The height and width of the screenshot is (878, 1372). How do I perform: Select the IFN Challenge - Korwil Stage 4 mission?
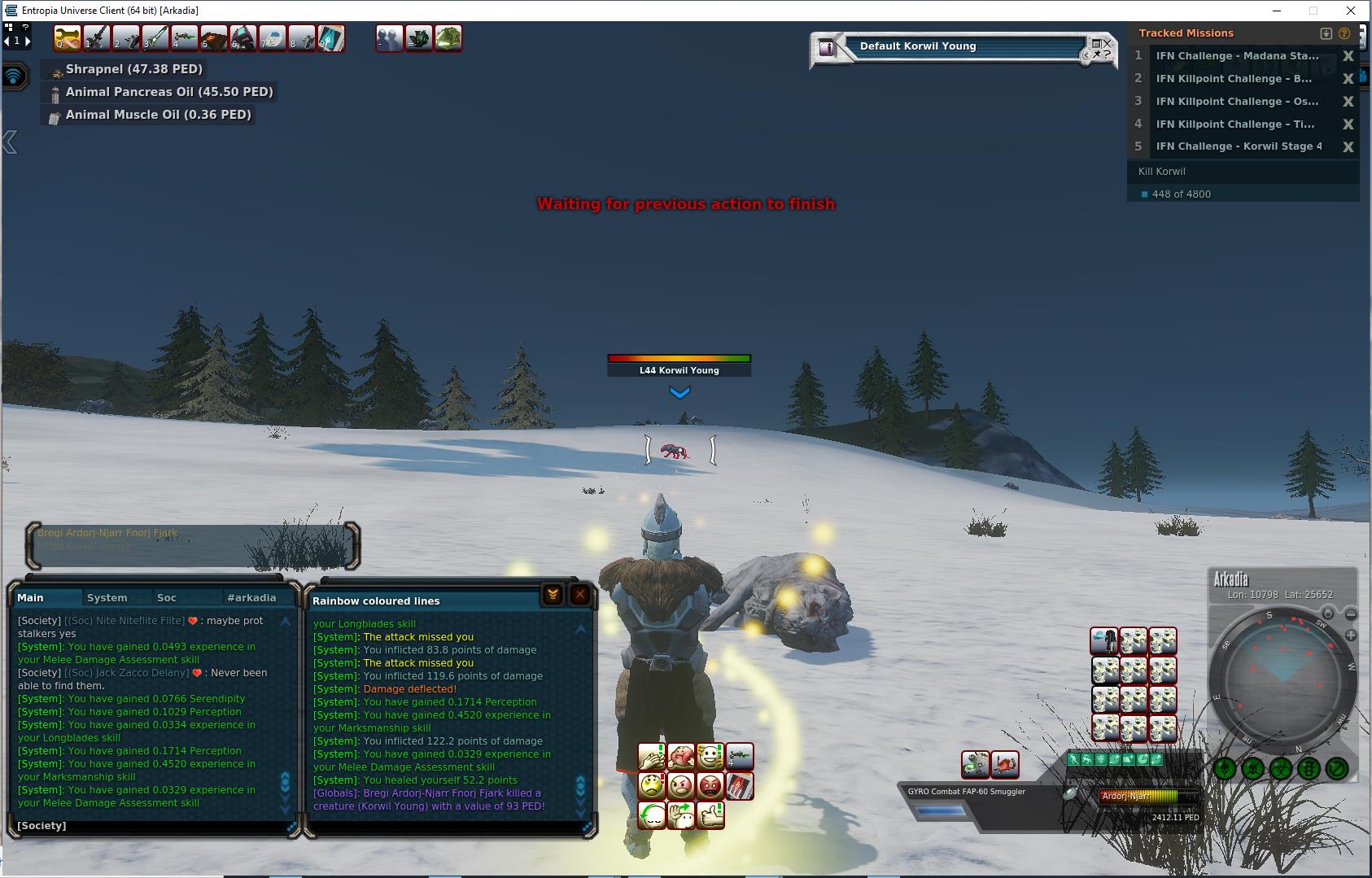1239,146
